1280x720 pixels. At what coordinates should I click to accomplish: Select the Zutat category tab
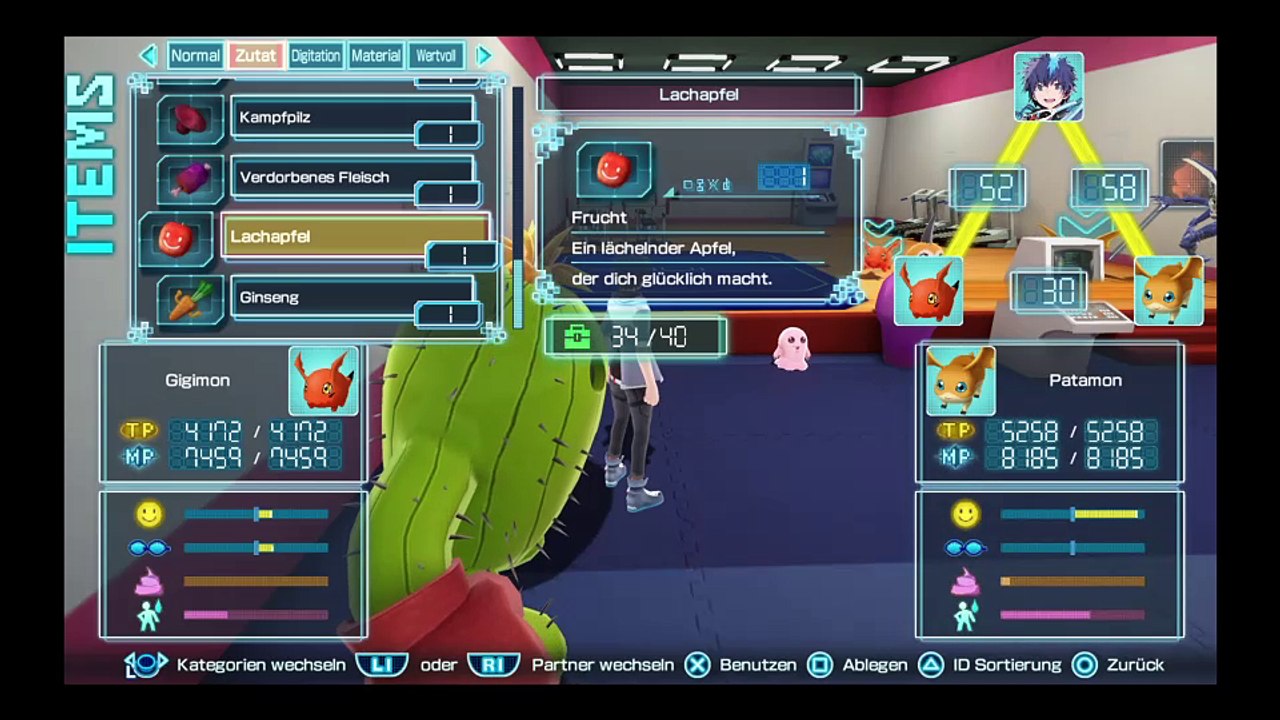click(256, 56)
